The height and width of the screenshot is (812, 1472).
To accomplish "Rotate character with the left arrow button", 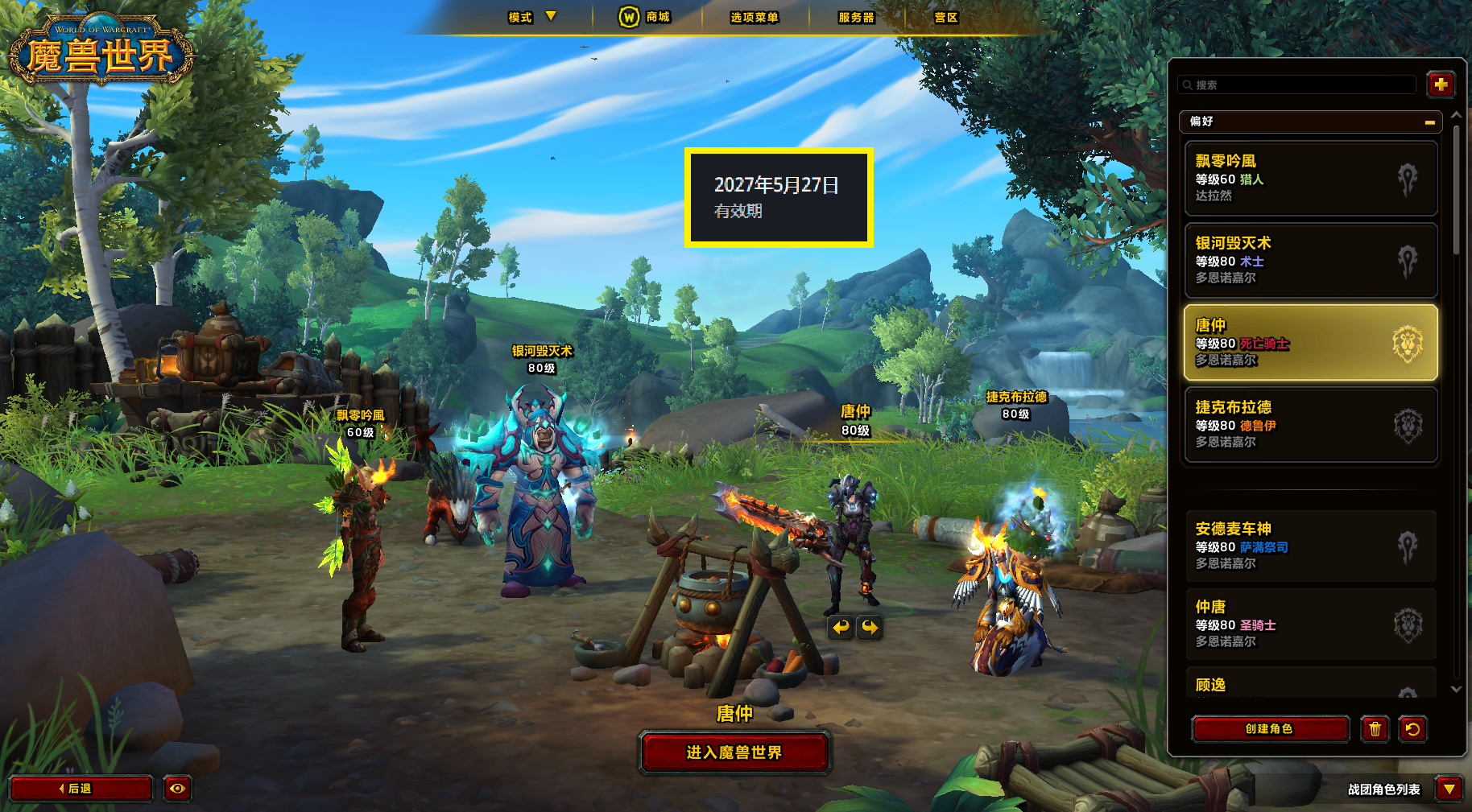I will pyautogui.click(x=841, y=628).
